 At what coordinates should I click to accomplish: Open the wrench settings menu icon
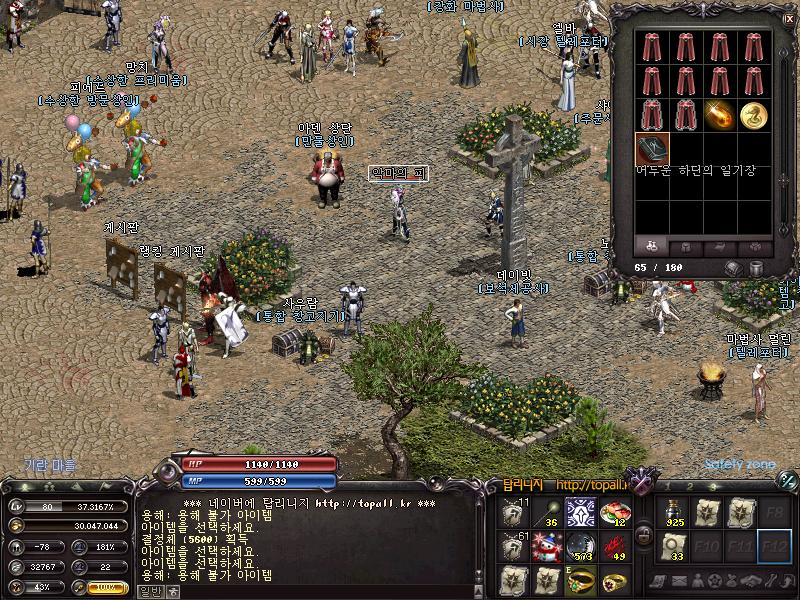point(767,581)
